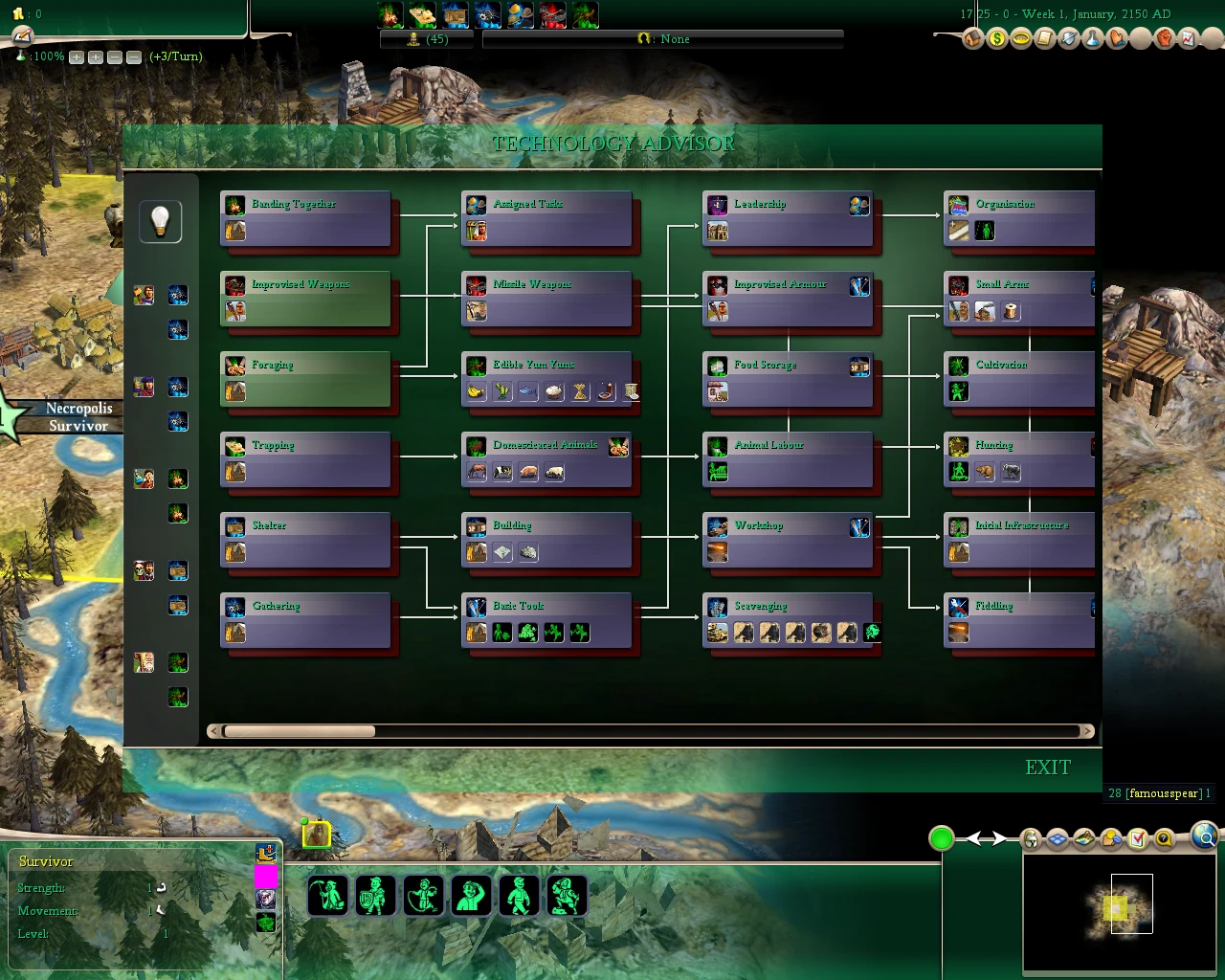Click the magenta player color swatch

pyautogui.click(x=267, y=877)
